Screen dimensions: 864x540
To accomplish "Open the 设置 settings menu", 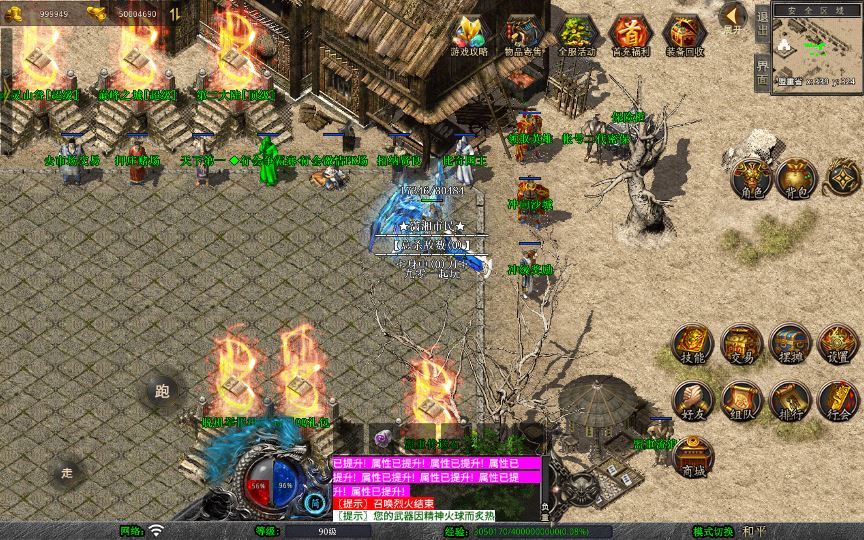I will coord(838,344).
